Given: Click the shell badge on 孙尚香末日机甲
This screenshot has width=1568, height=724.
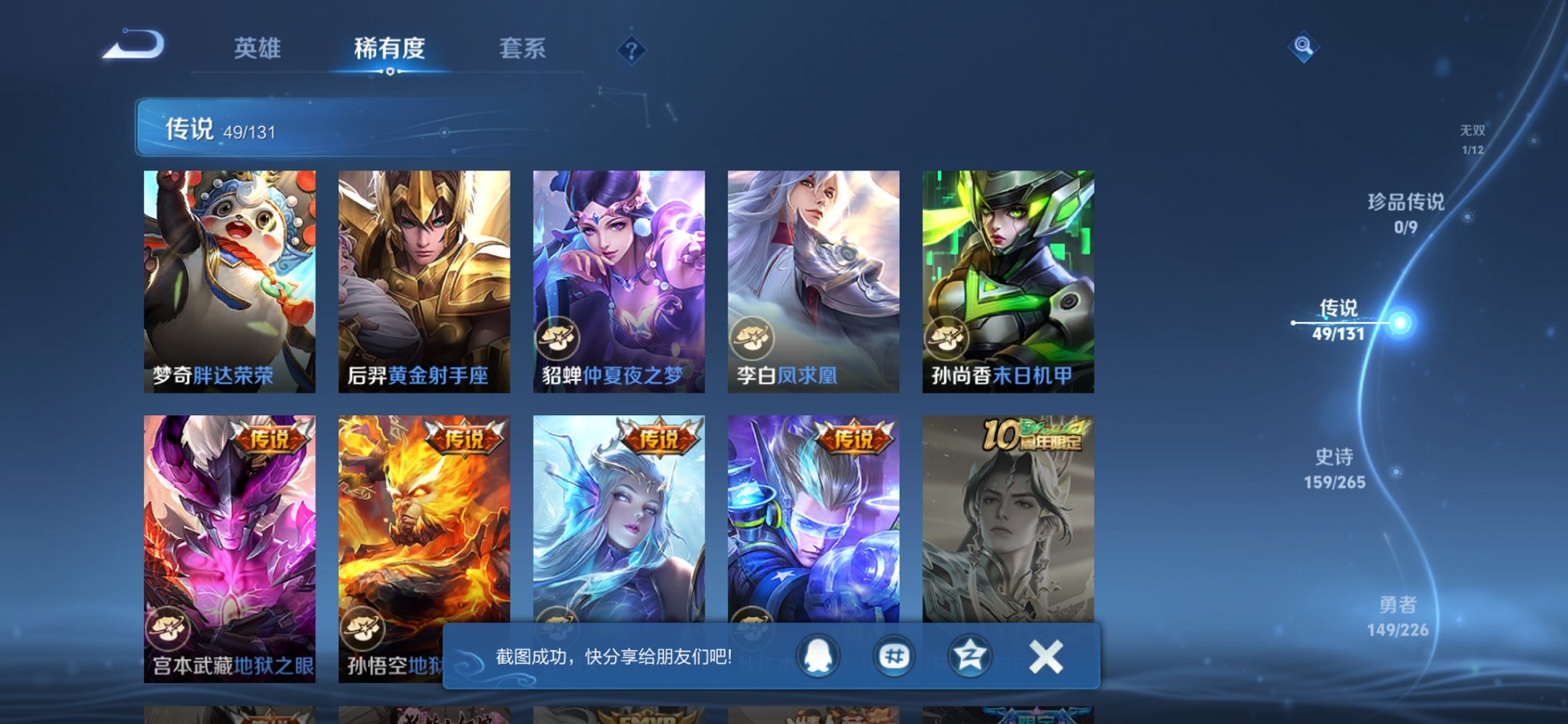Looking at the screenshot, I should 946,337.
